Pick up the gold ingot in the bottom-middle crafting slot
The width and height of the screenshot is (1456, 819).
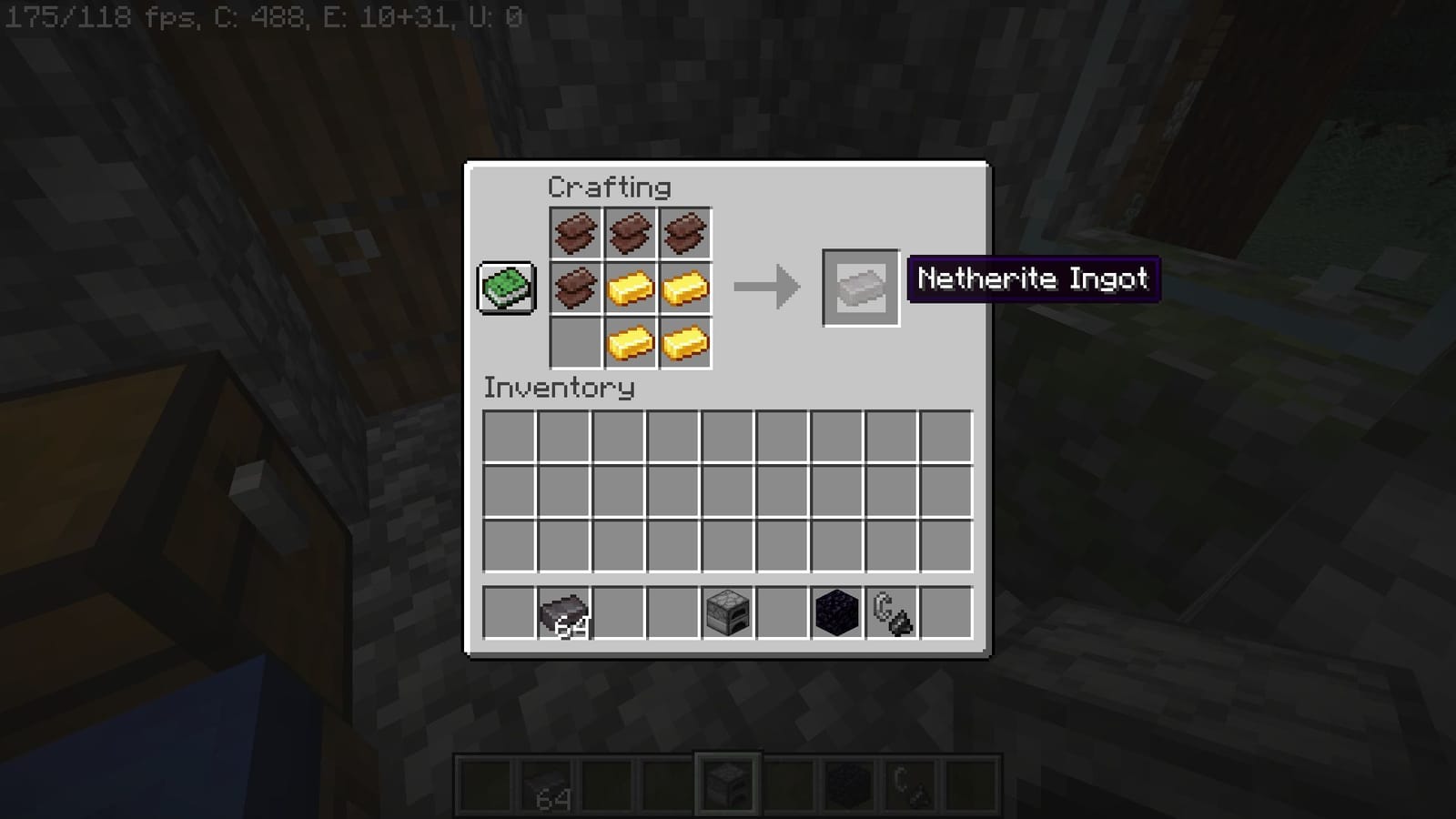click(630, 342)
